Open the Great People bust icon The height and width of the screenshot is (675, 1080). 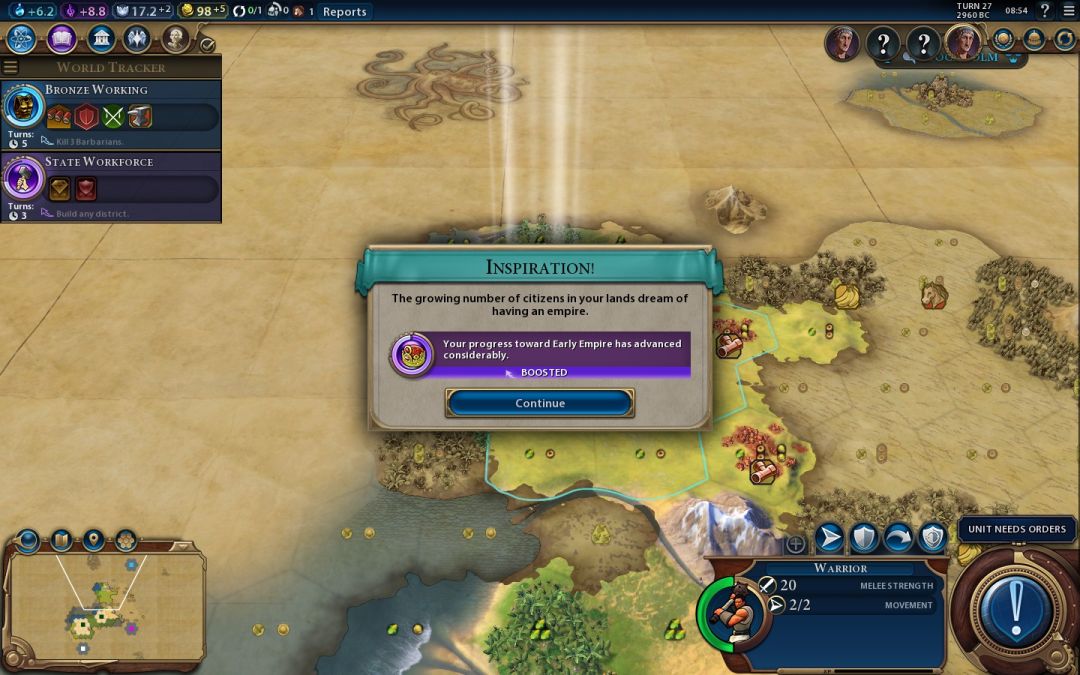176,39
